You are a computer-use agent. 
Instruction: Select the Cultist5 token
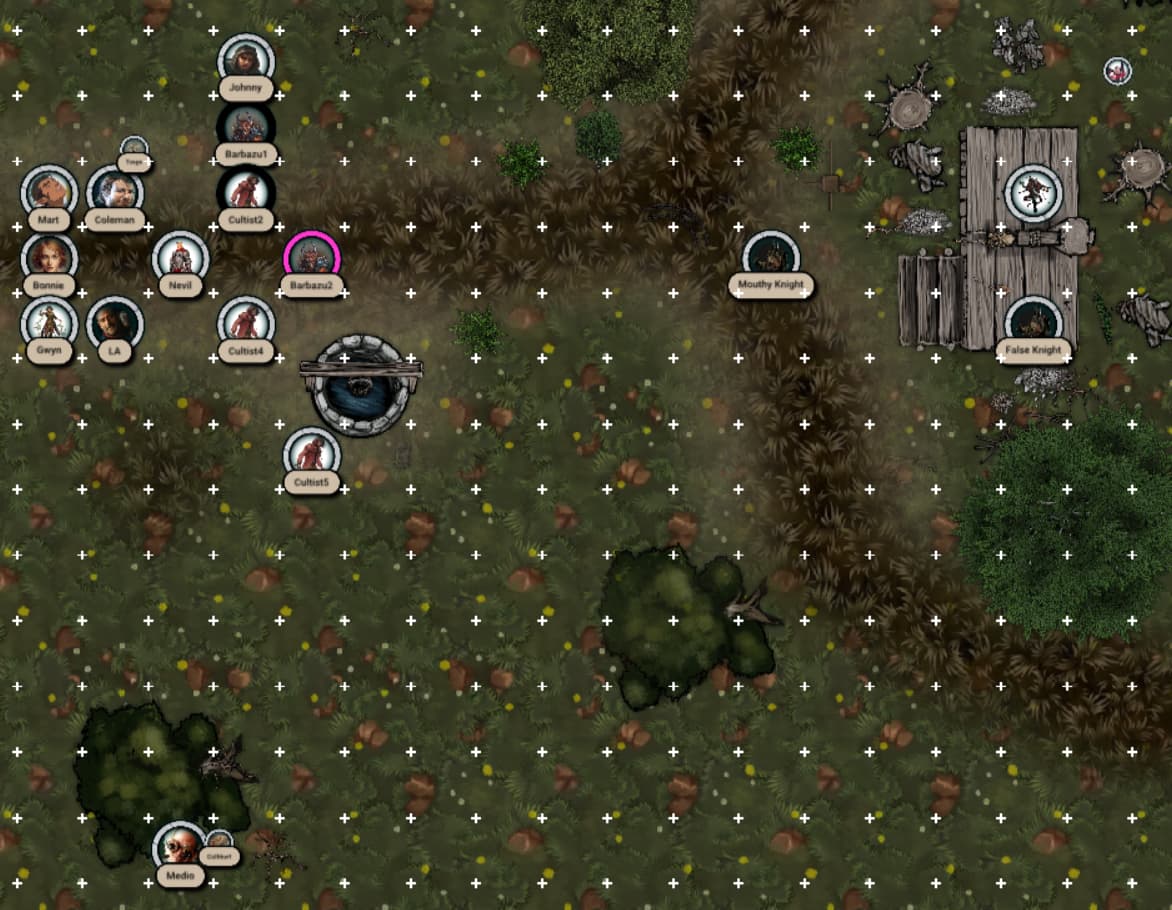click(x=312, y=456)
